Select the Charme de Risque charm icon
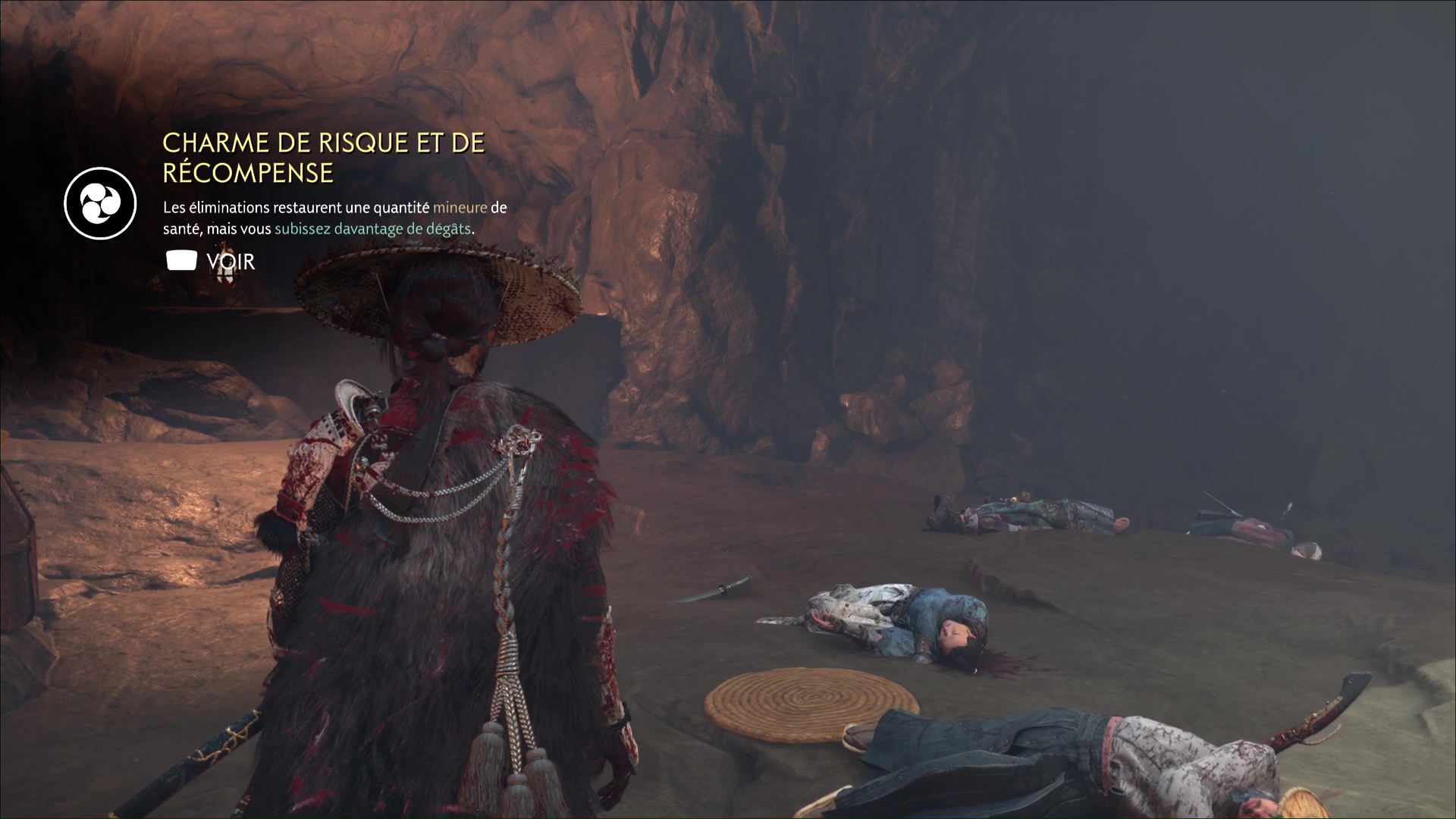1456x819 pixels. (100, 203)
